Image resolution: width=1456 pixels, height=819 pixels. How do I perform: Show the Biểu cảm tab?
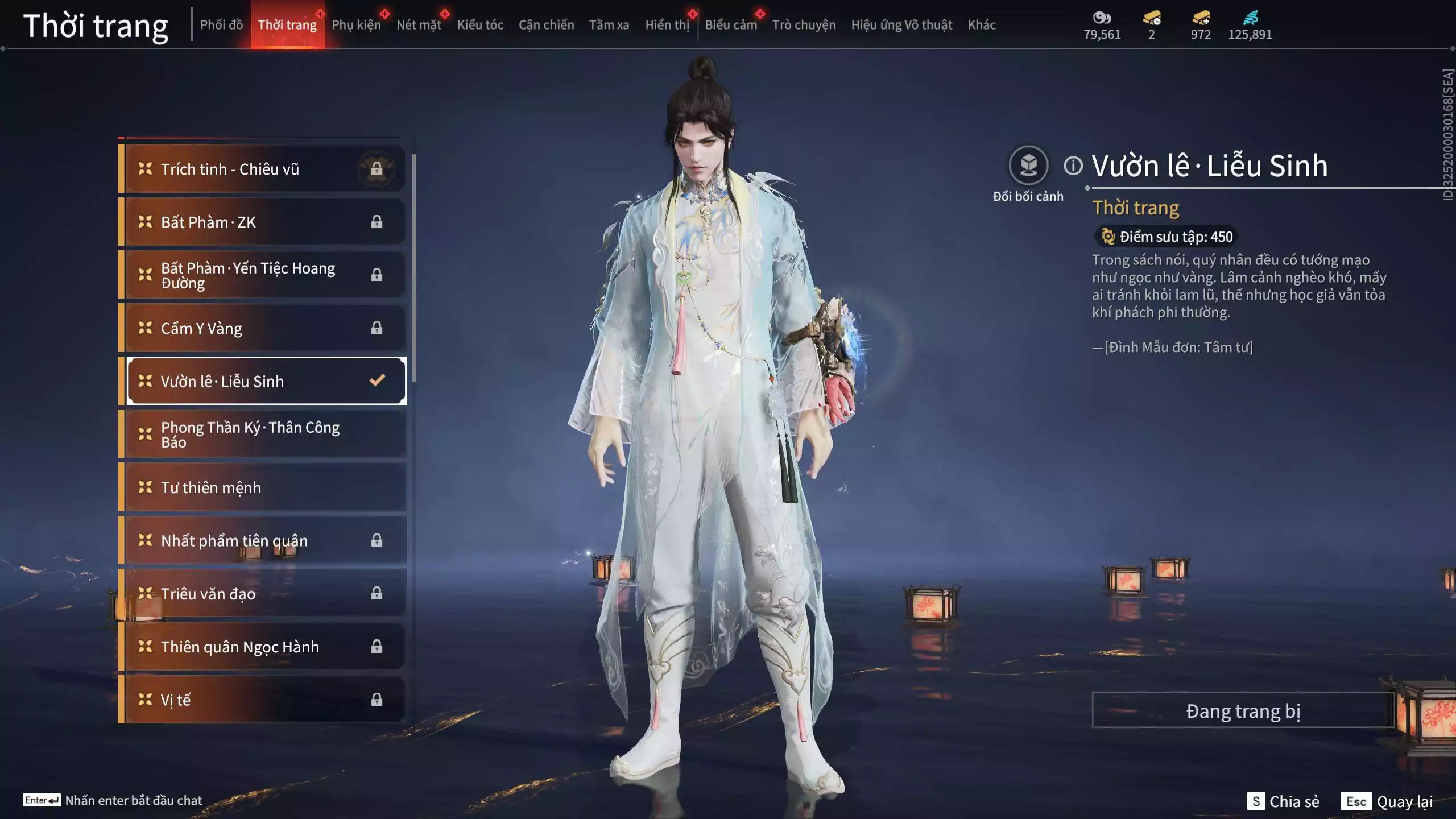[x=731, y=25]
